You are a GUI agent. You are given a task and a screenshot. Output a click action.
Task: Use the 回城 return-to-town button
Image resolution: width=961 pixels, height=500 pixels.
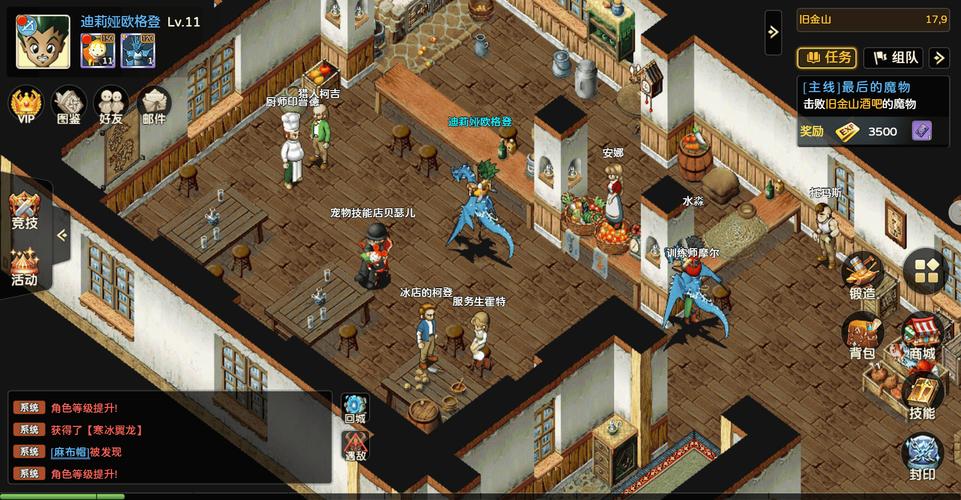tap(355, 409)
